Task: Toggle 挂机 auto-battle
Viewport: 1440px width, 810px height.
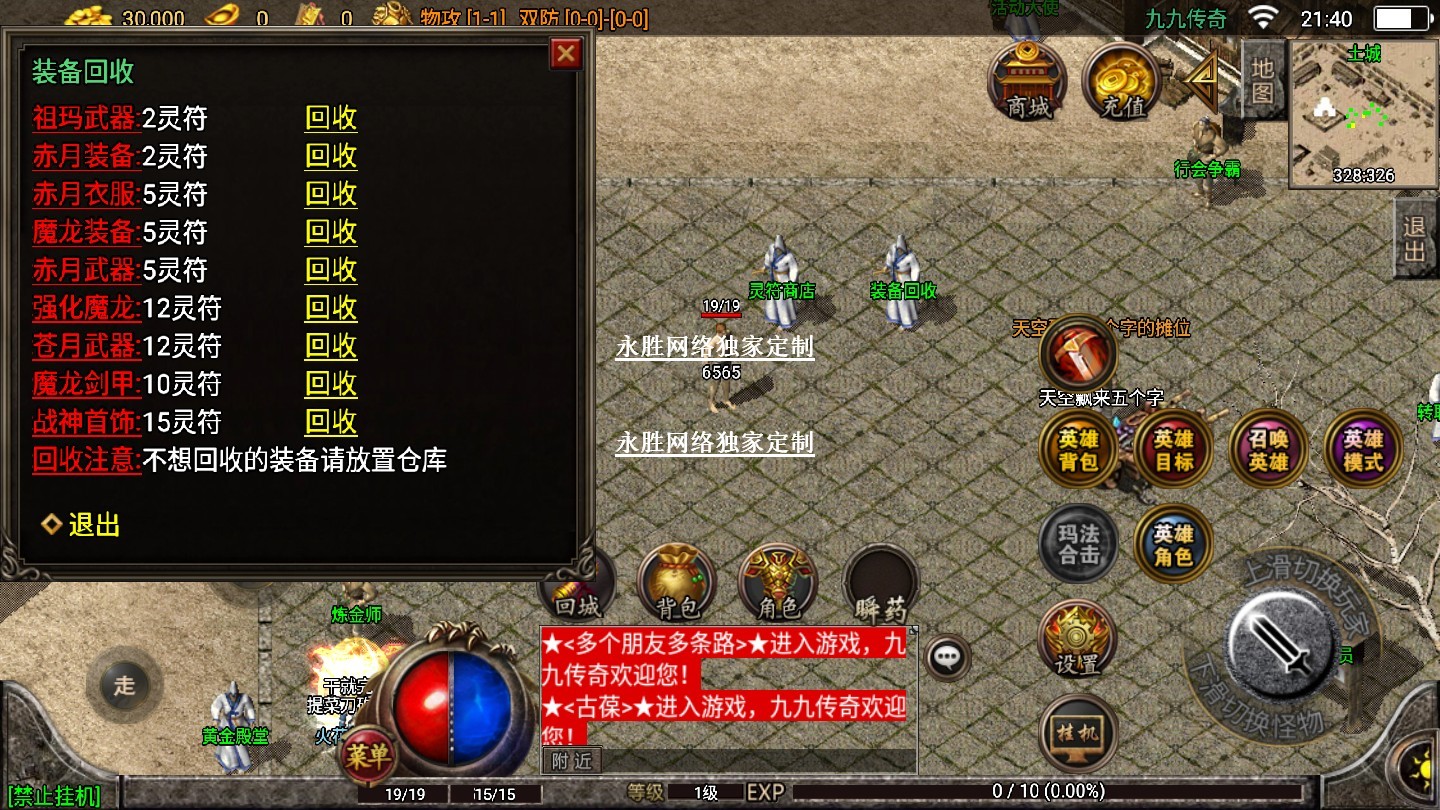Action: click(1077, 733)
